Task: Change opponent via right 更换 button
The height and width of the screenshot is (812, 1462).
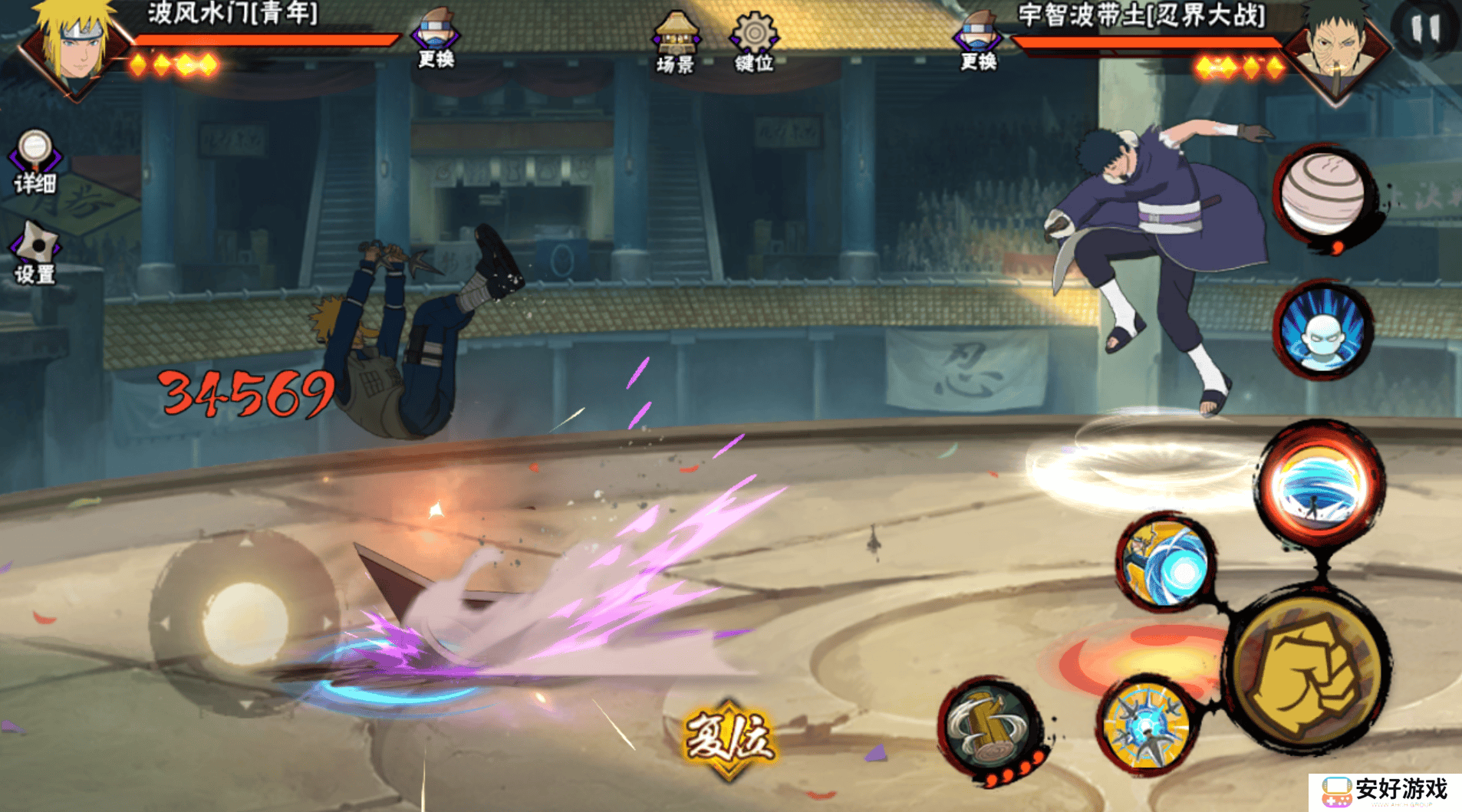Action: (978, 40)
